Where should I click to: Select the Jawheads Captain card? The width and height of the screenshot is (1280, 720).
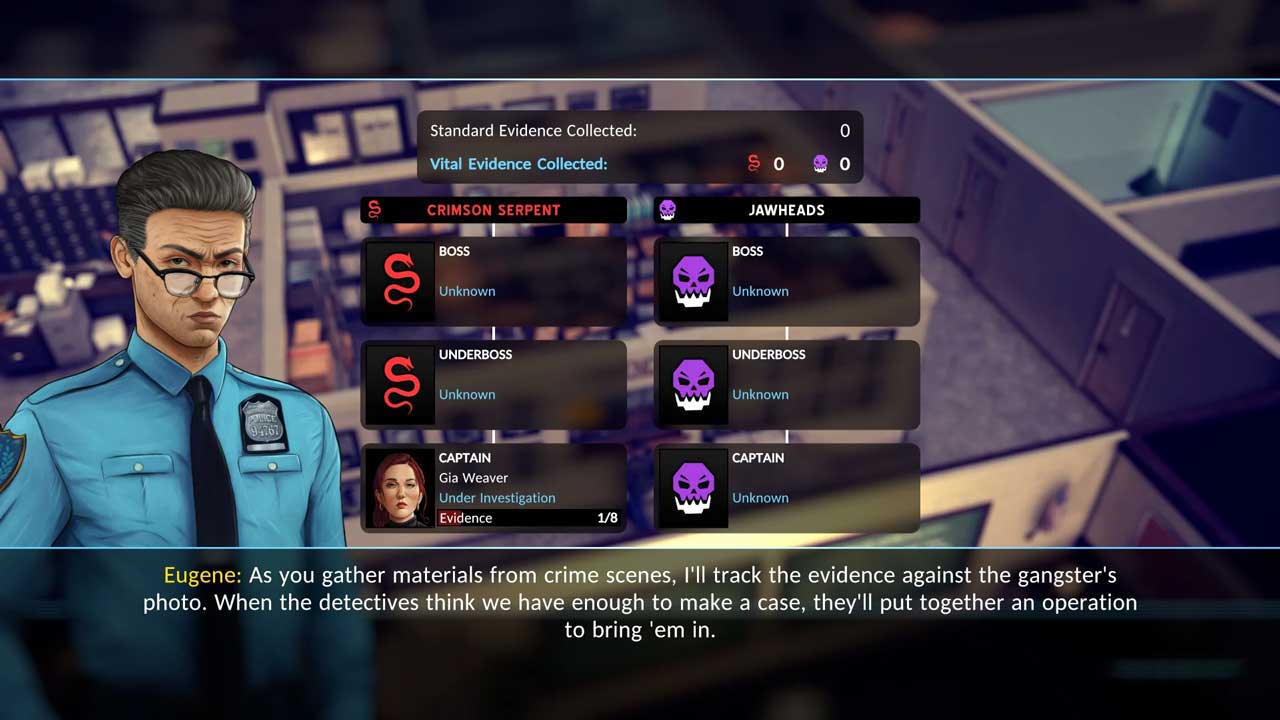tap(787, 487)
